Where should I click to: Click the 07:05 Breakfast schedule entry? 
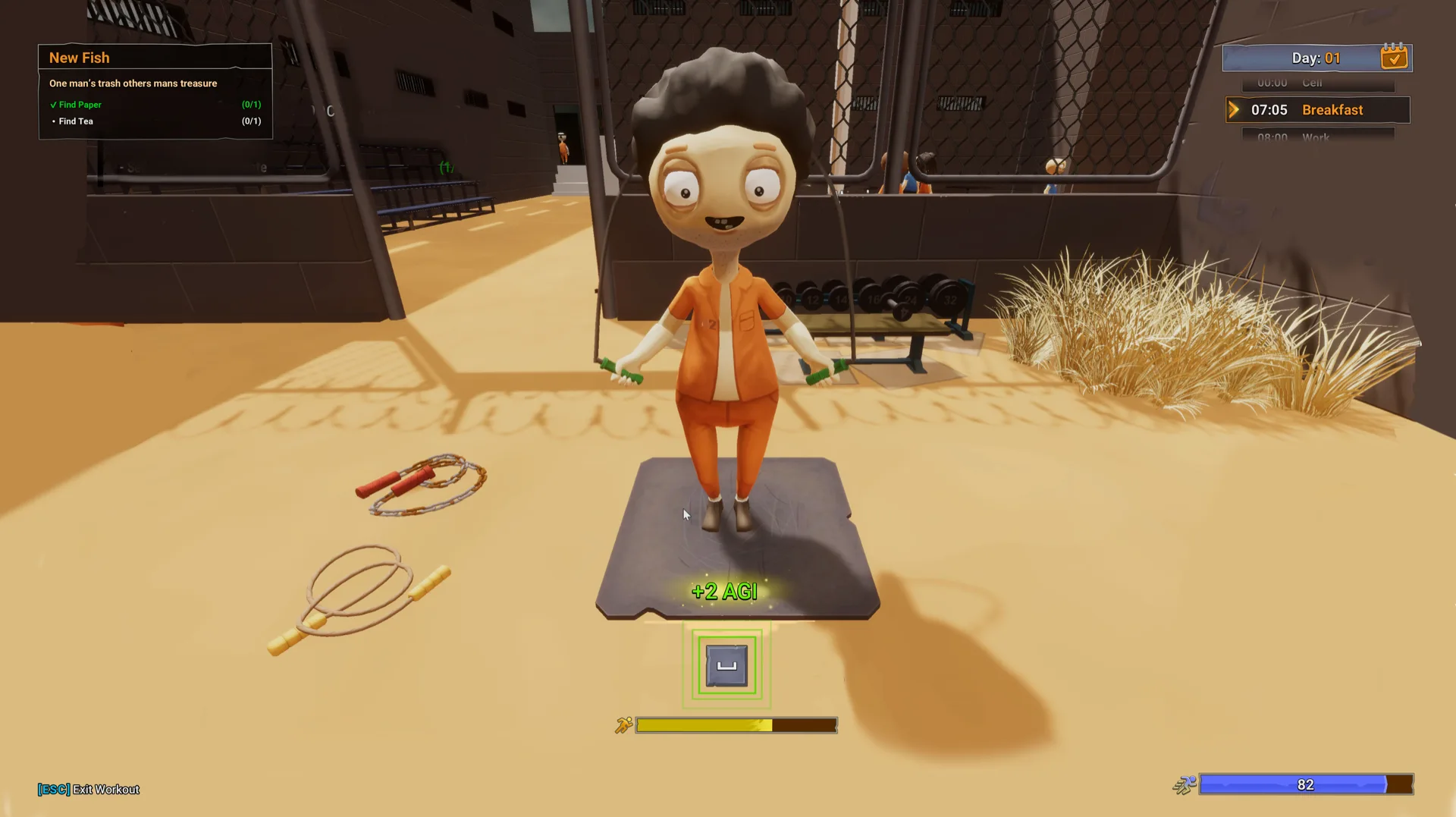(1318, 110)
